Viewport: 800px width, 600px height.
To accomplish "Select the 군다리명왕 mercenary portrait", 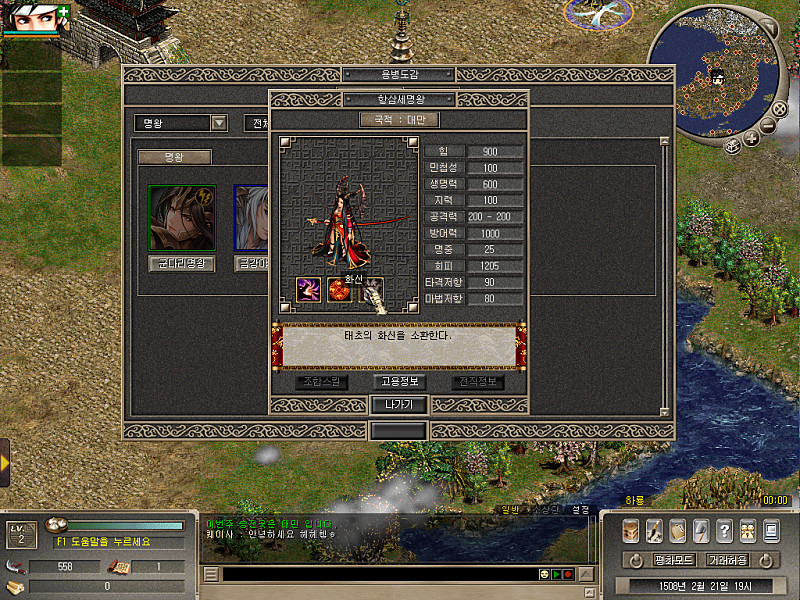I will pyautogui.click(x=181, y=218).
